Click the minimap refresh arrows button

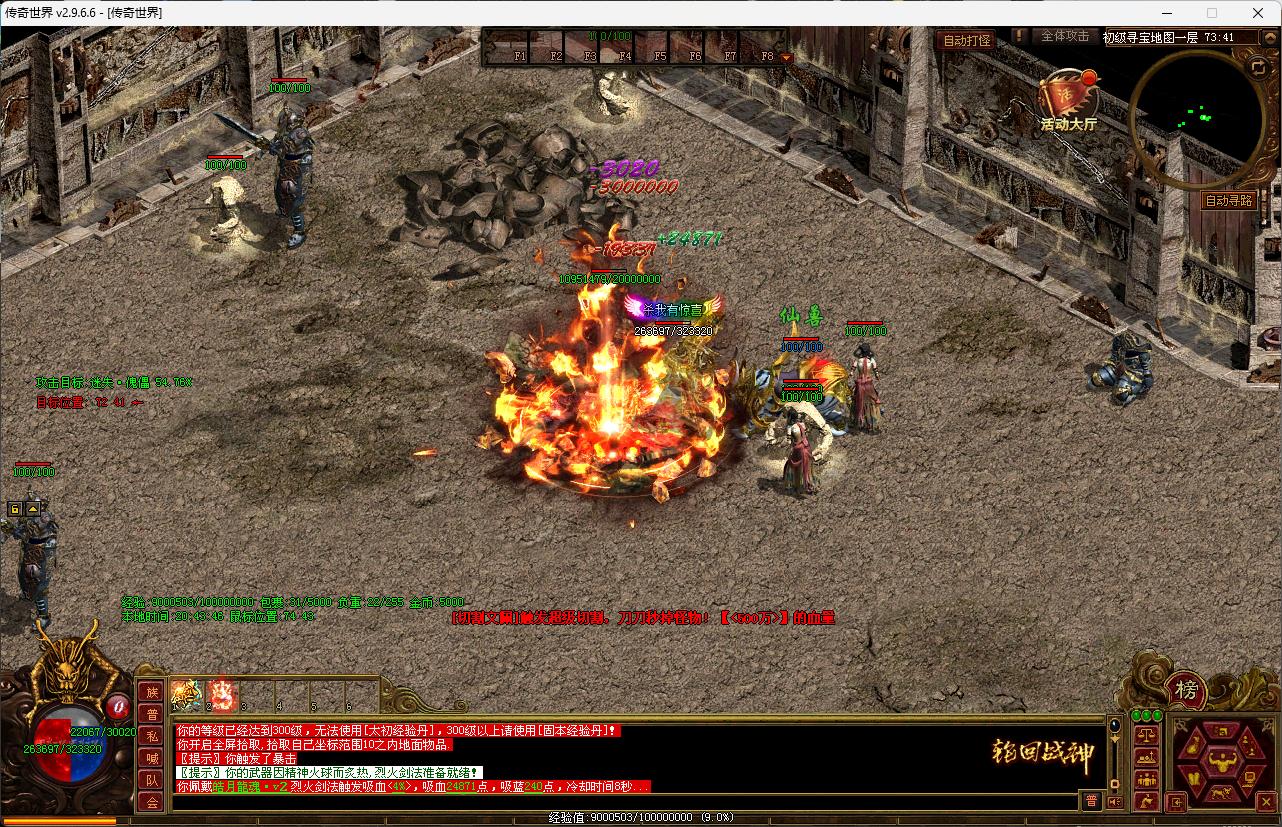tap(1257, 66)
